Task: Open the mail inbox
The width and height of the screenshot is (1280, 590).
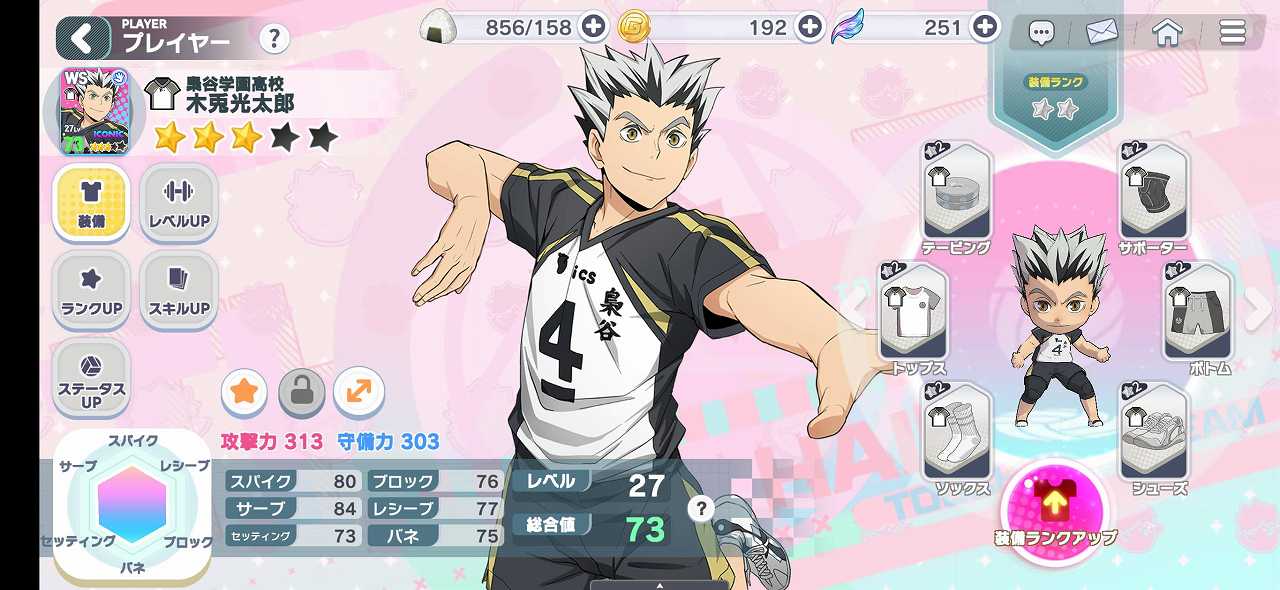Action: (x=1100, y=33)
